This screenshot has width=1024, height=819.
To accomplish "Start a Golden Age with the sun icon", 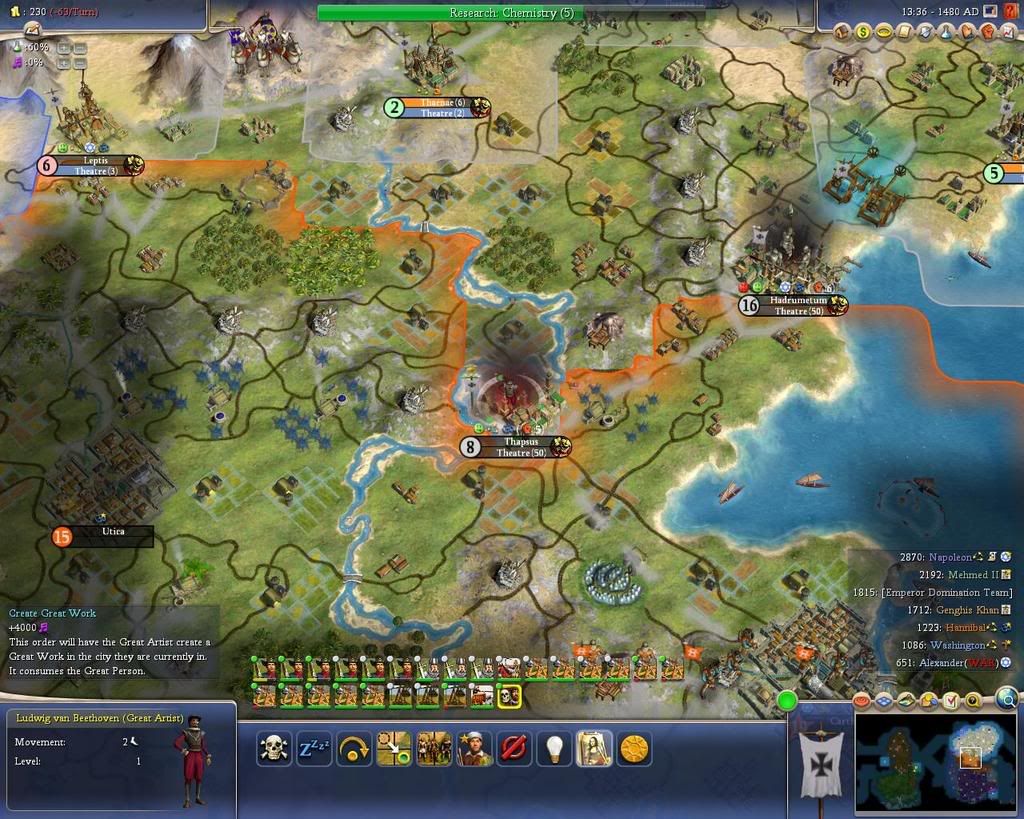I will tap(634, 748).
